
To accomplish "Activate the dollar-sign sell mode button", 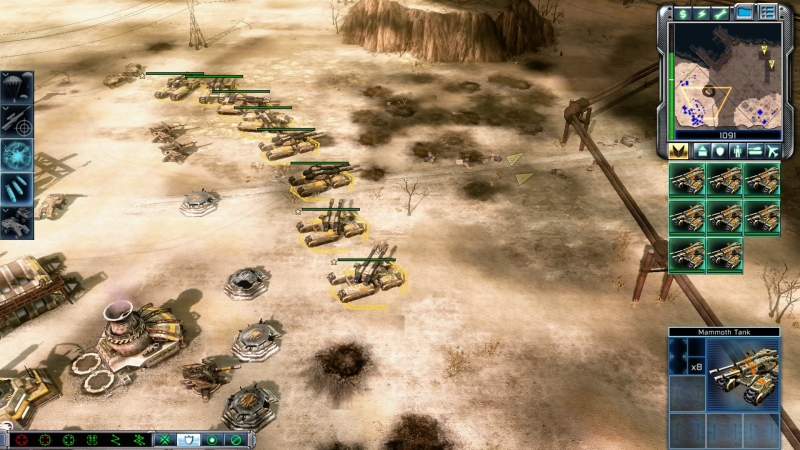I will click(x=684, y=11).
